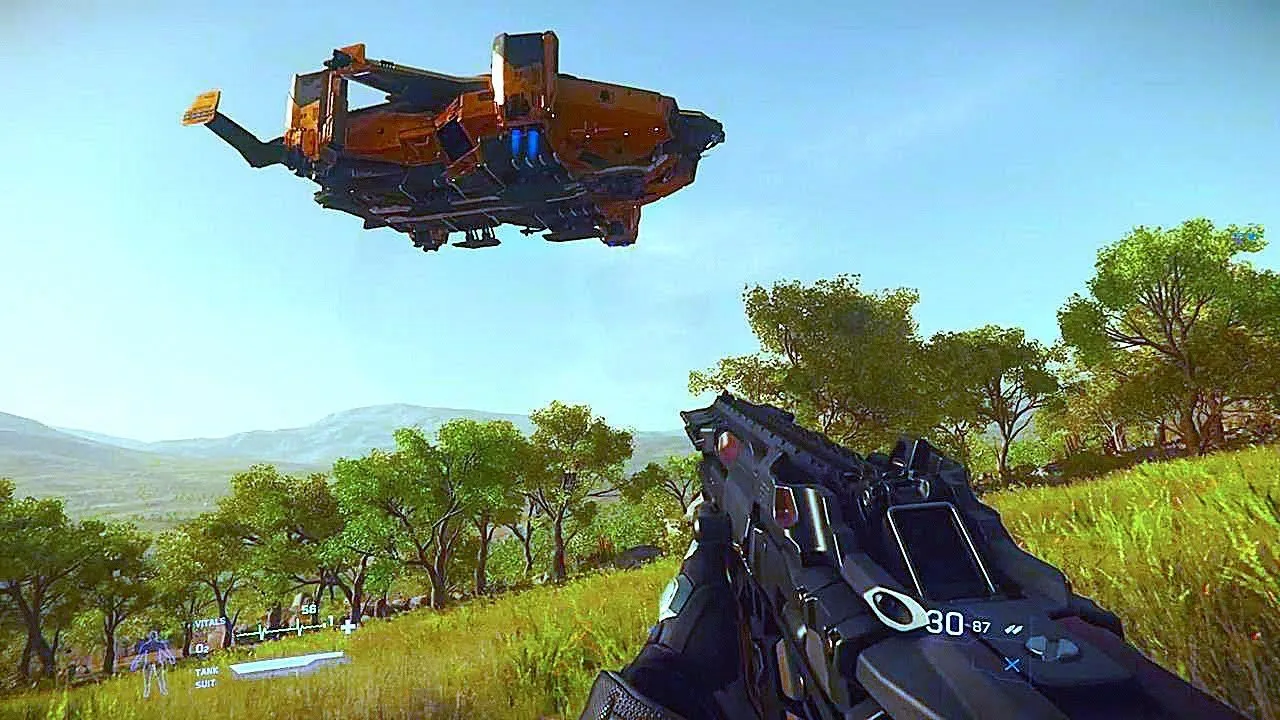This screenshot has height=720, width=1280.
Task: Collapse the TANK status section
Action: 206,672
